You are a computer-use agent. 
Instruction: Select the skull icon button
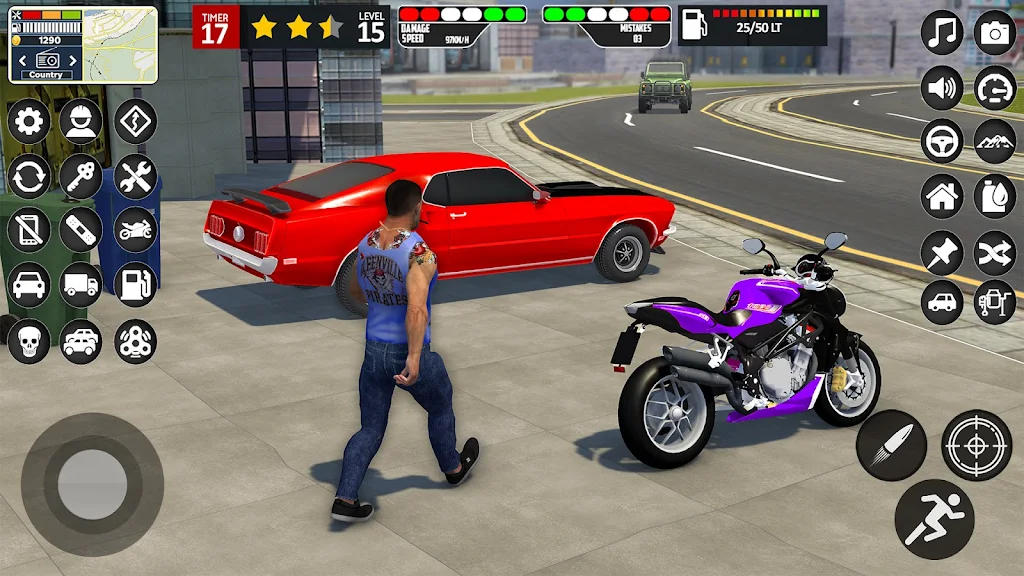(x=29, y=341)
